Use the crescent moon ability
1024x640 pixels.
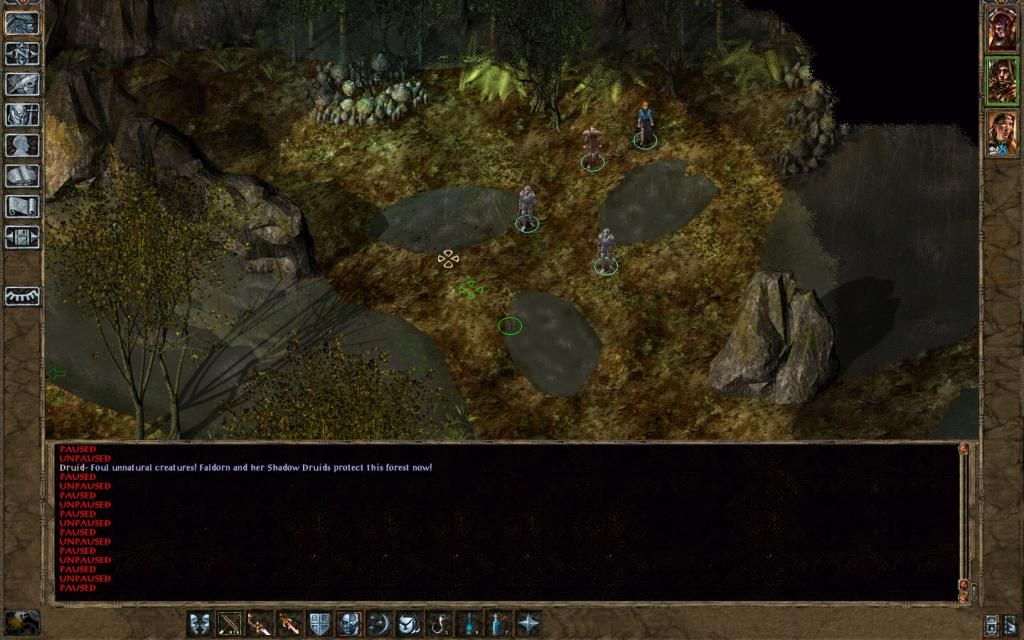pyautogui.click(x=379, y=624)
